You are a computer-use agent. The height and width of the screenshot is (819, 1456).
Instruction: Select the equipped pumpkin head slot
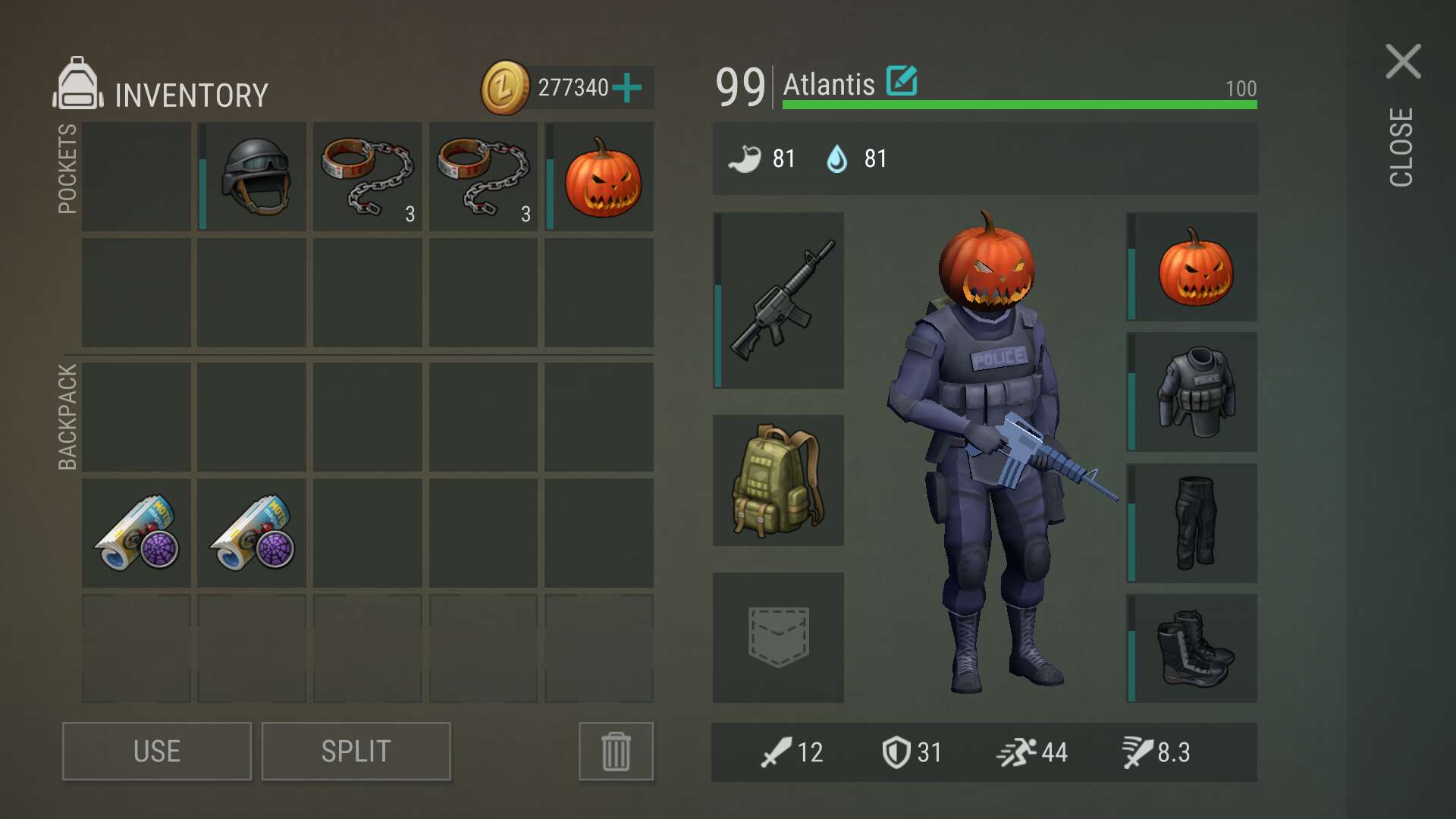click(1194, 267)
